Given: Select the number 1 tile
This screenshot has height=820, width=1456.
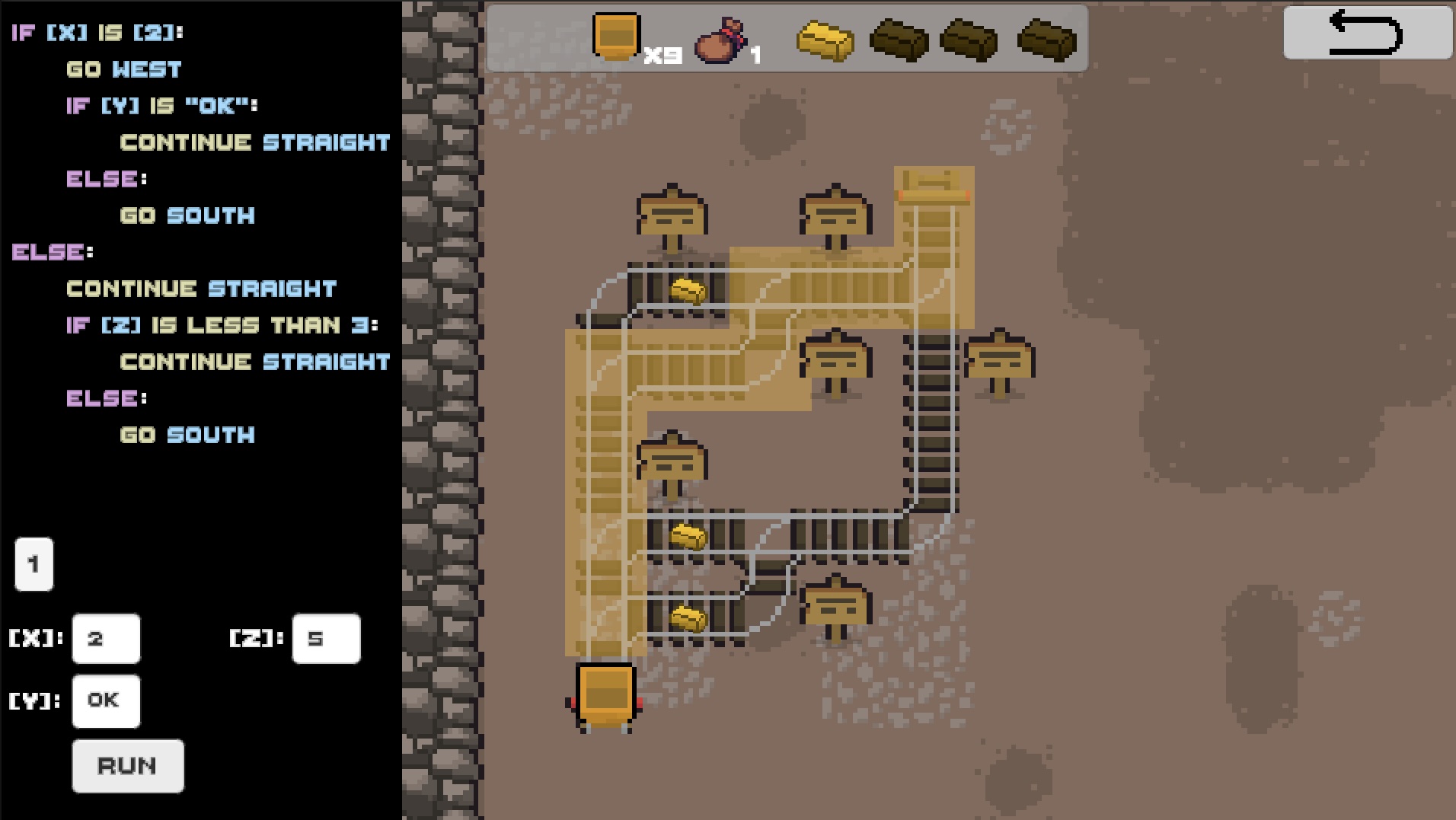Looking at the screenshot, I should coord(34,564).
